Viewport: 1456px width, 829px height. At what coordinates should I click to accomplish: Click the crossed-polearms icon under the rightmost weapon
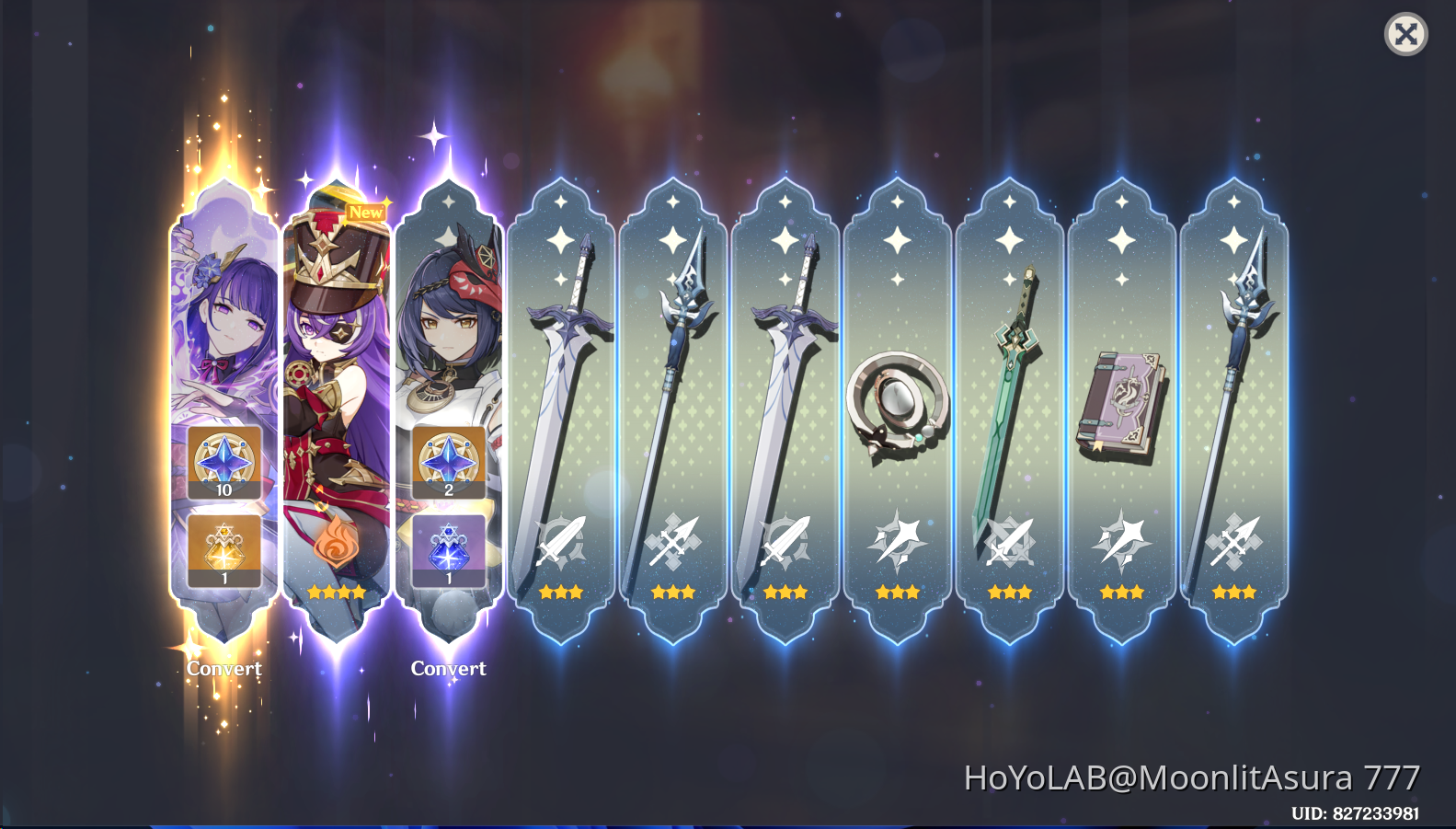1234,541
